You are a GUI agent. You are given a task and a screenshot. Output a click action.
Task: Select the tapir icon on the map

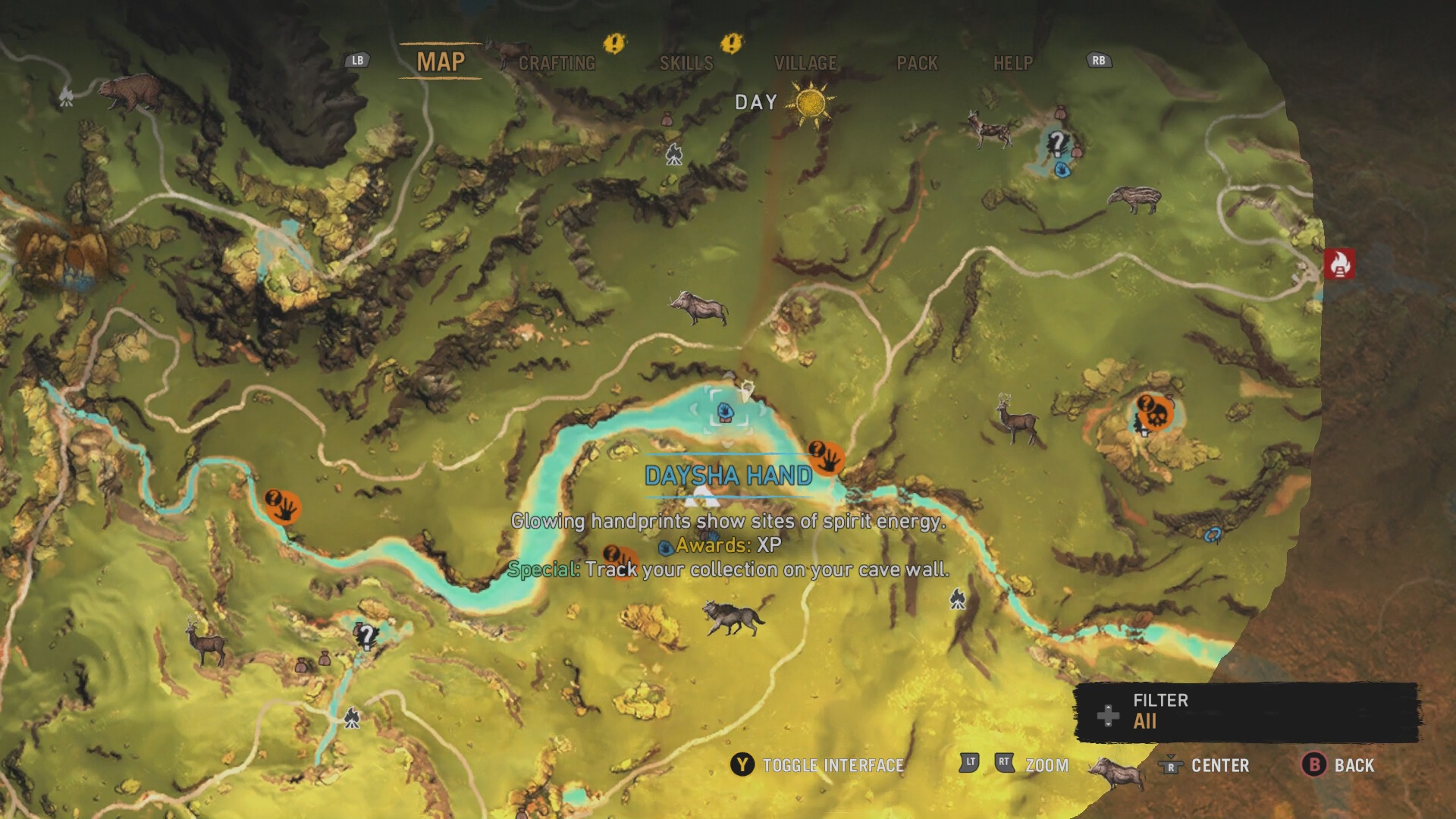point(1134,199)
